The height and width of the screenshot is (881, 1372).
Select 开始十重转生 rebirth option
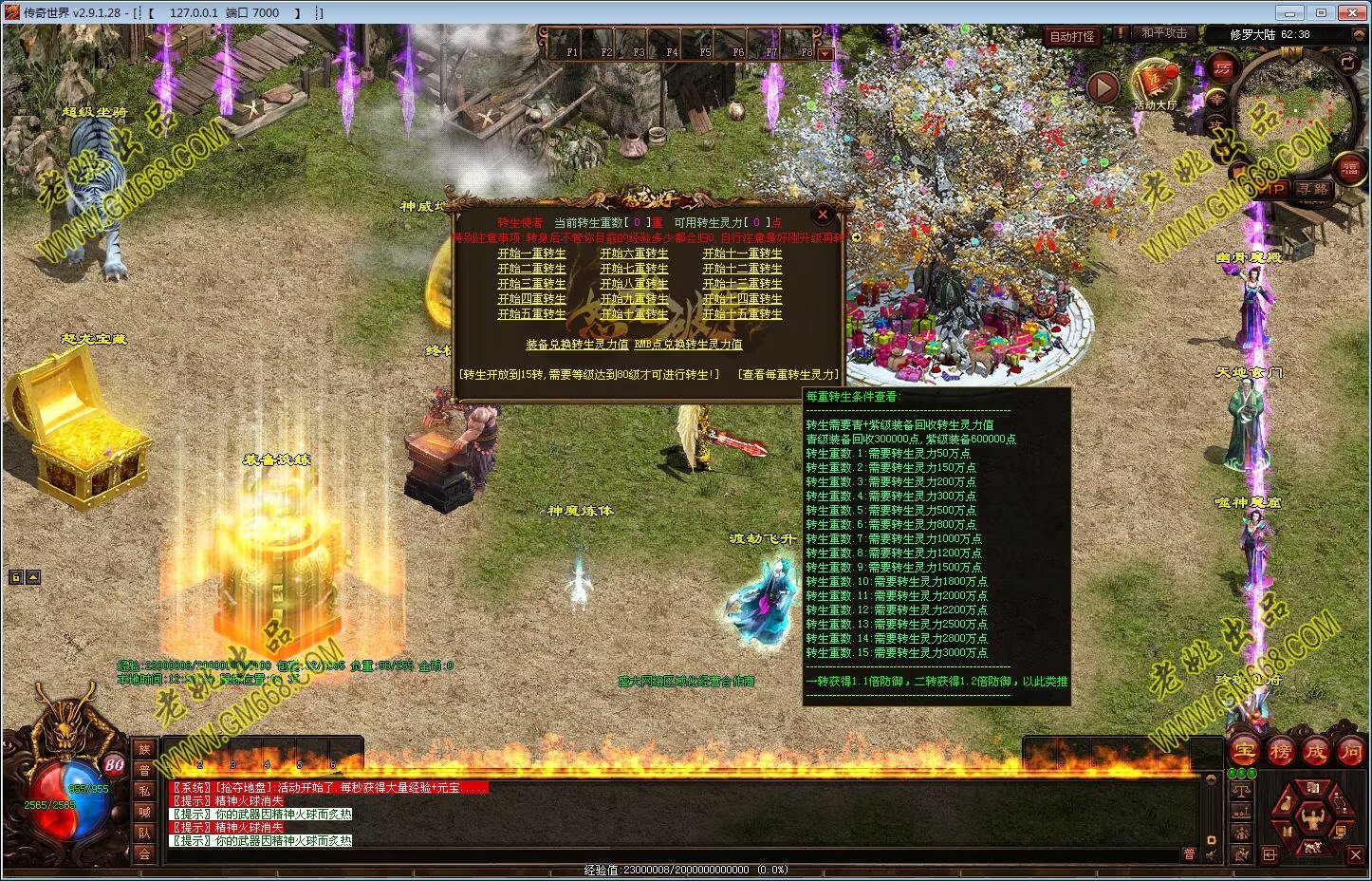click(x=634, y=314)
